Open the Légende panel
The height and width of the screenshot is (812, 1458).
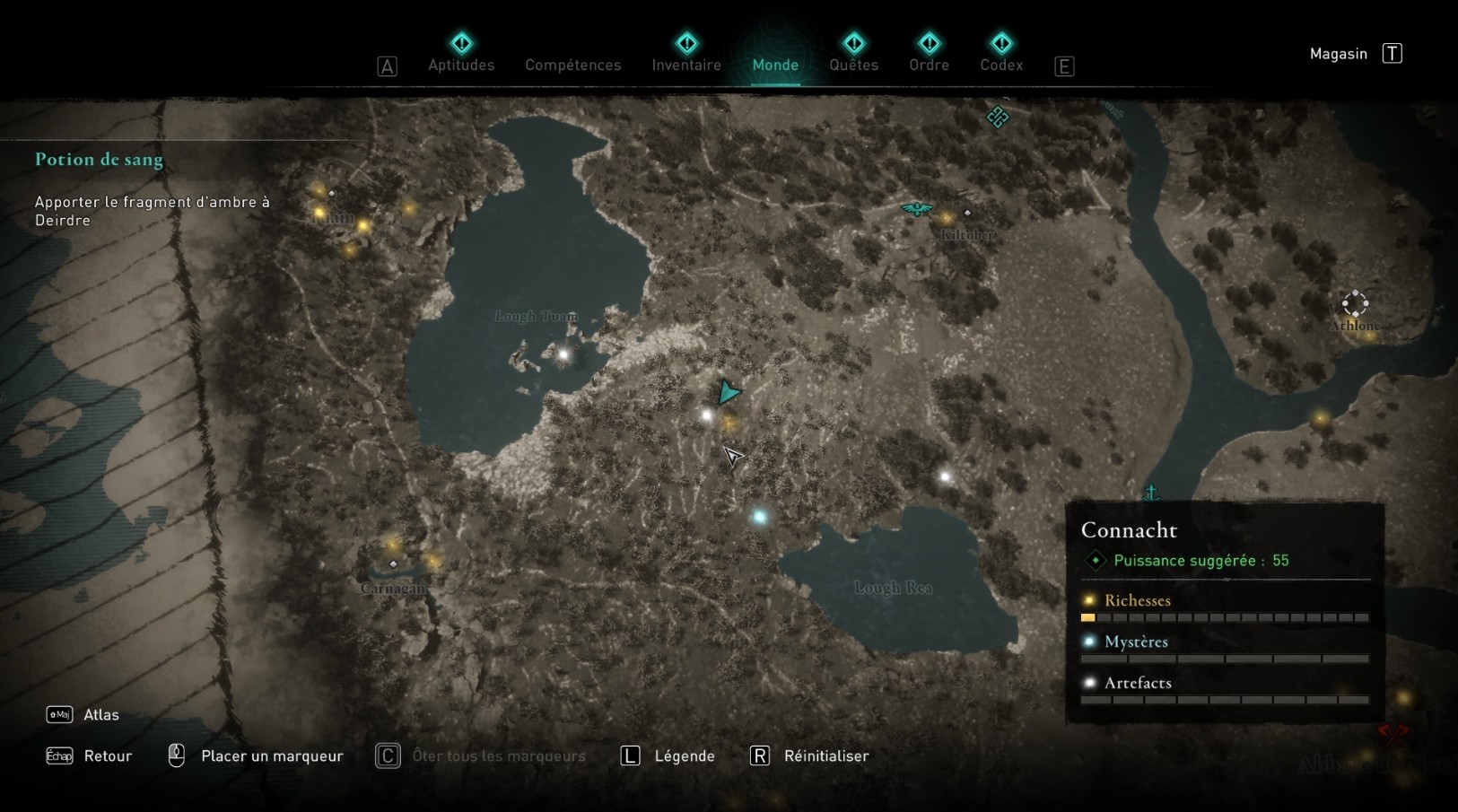click(x=685, y=755)
